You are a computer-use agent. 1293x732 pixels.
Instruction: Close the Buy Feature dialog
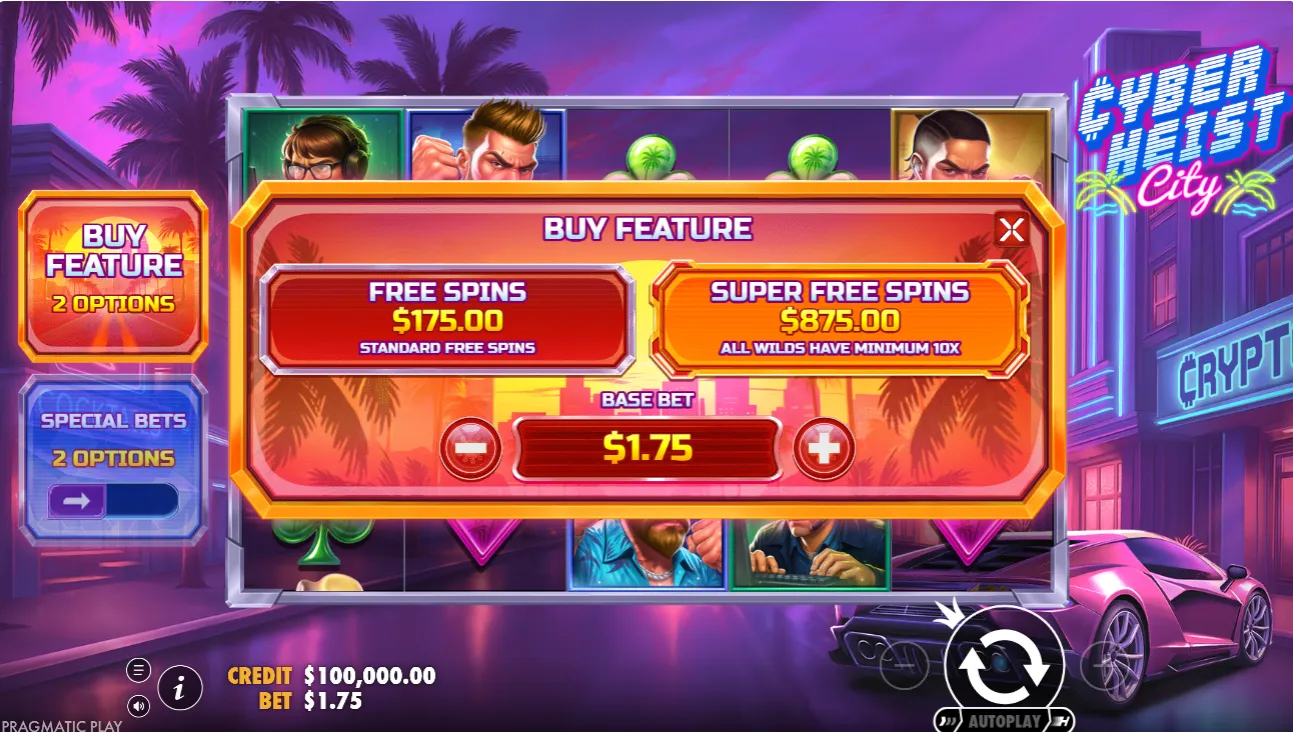click(1011, 231)
